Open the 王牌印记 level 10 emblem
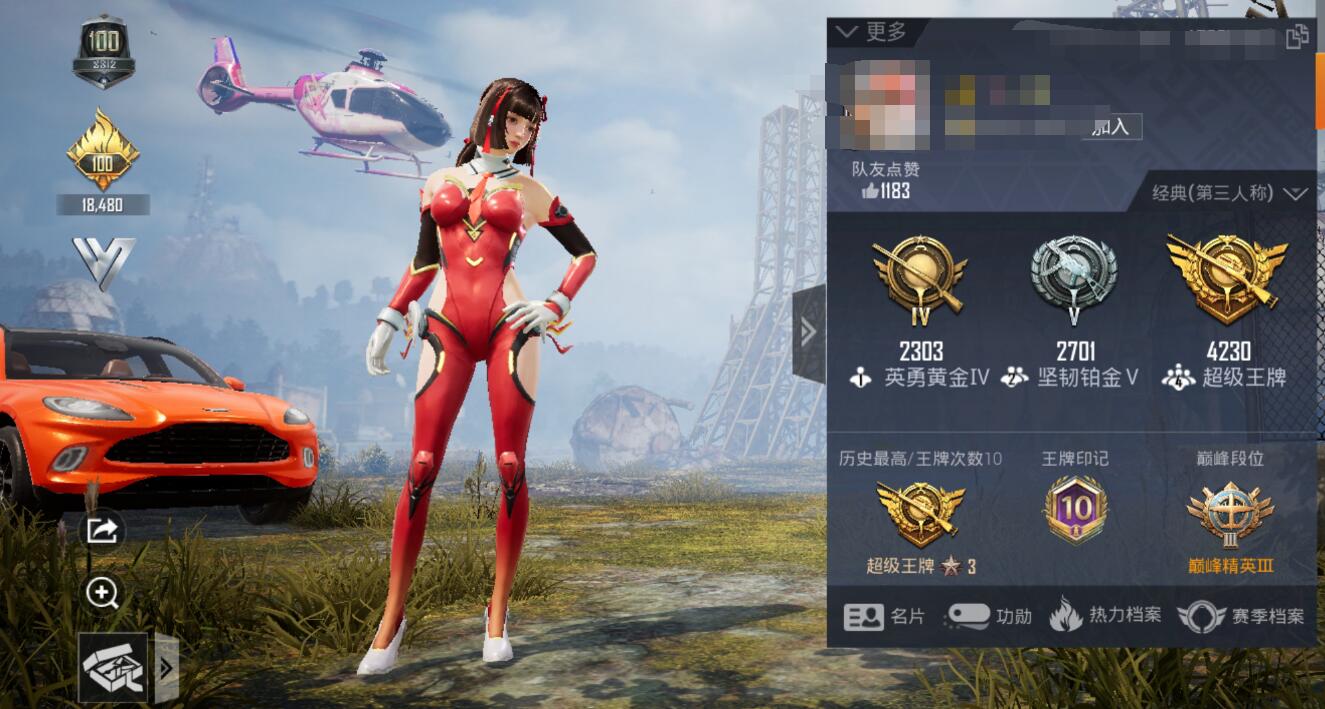1325x709 pixels. (1075, 510)
